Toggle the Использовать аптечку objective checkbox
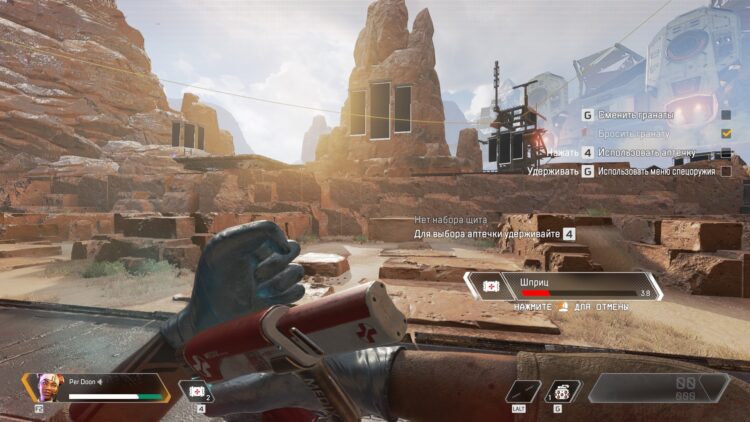750x422 pixels. click(x=726, y=152)
